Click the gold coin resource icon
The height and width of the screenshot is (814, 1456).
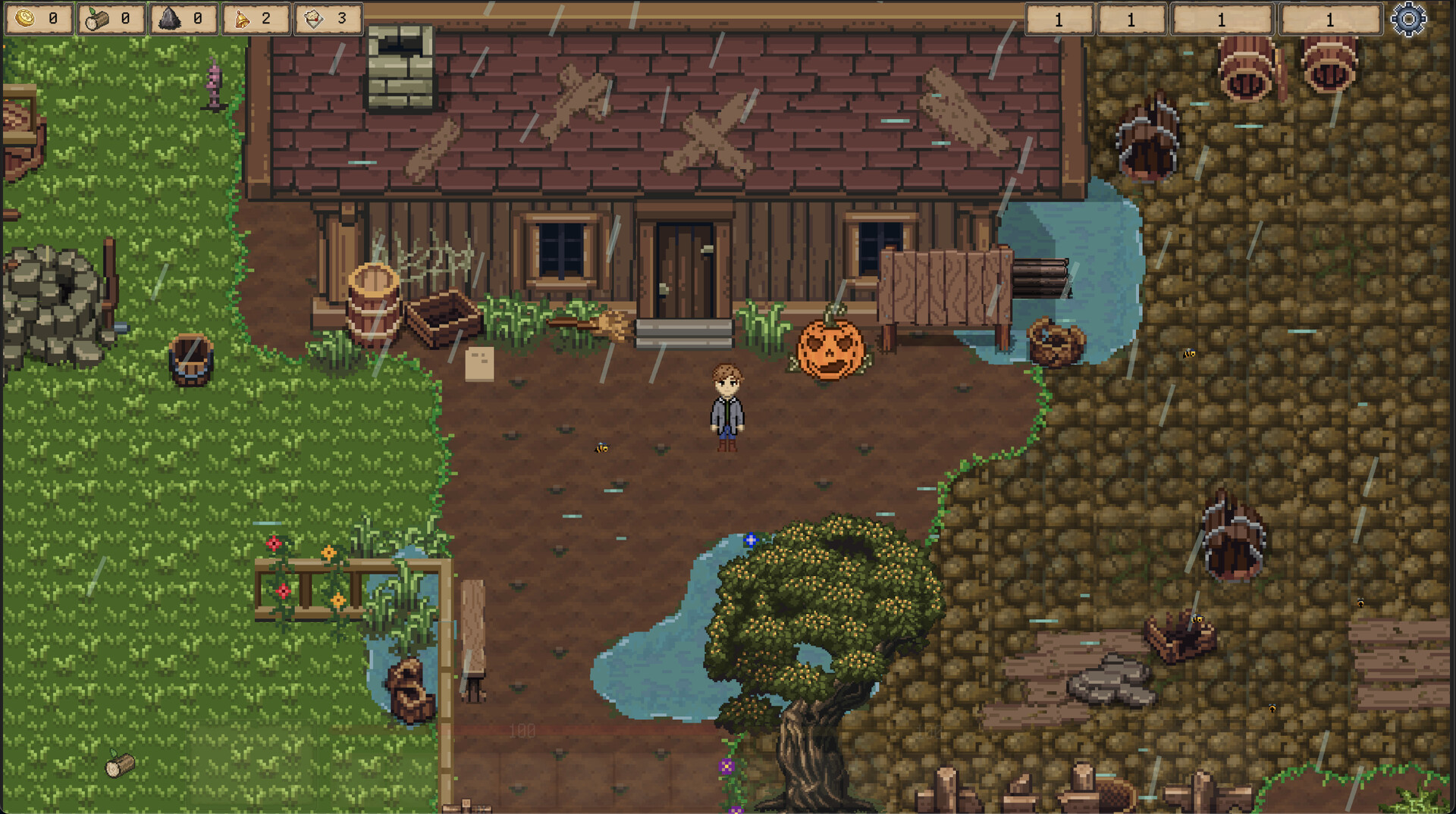pyautogui.click(x=24, y=17)
